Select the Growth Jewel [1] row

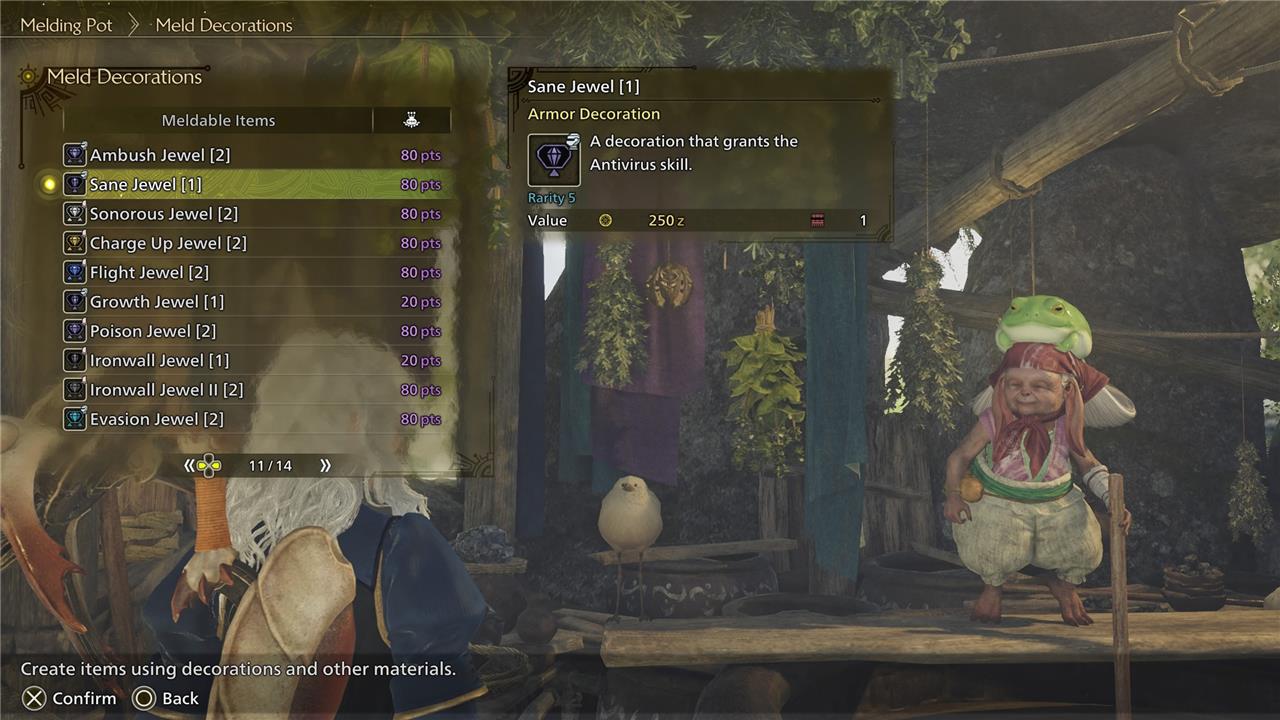click(157, 301)
